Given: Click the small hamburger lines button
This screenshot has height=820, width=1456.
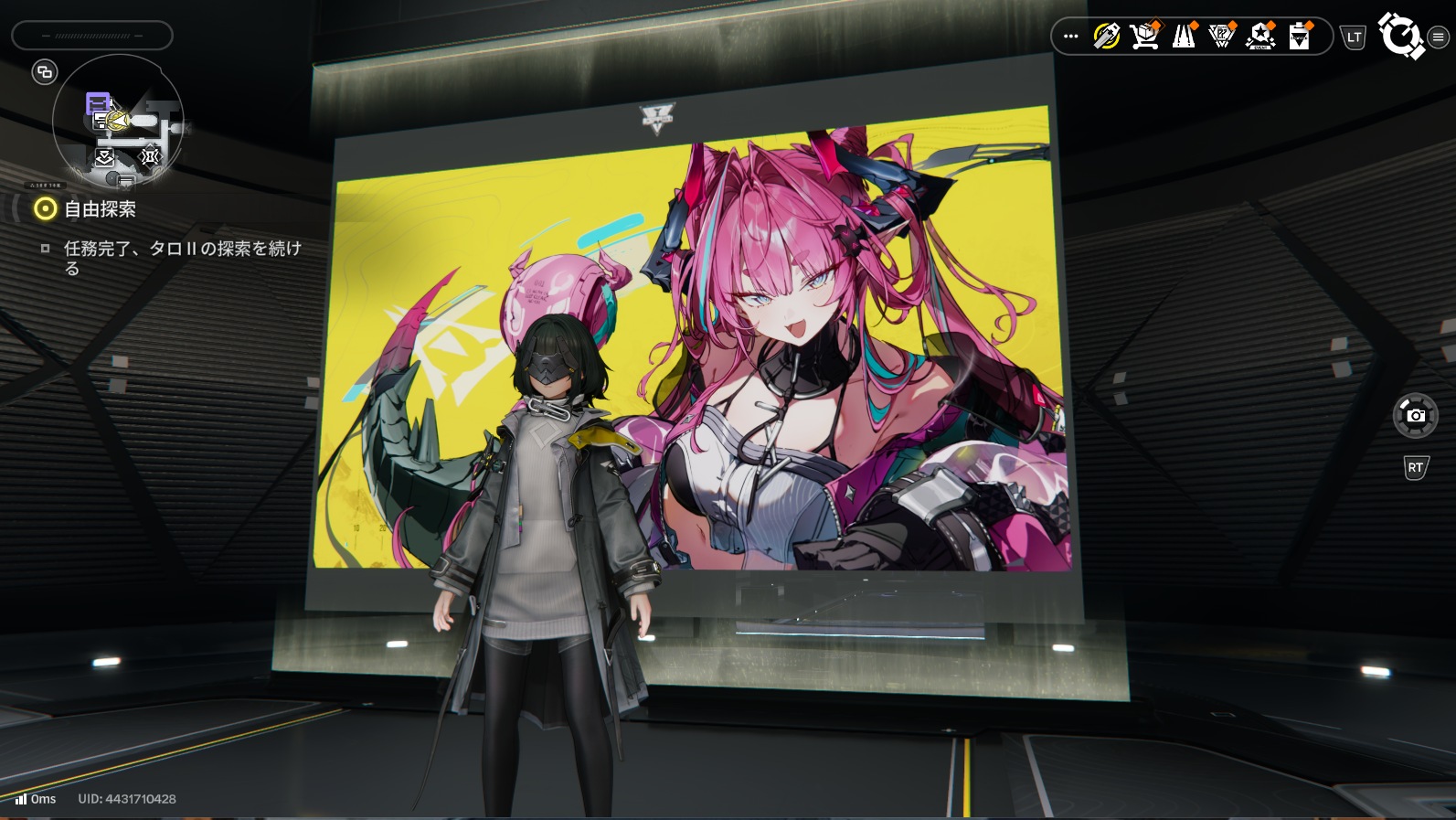Looking at the screenshot, I should coord(1439,37).
